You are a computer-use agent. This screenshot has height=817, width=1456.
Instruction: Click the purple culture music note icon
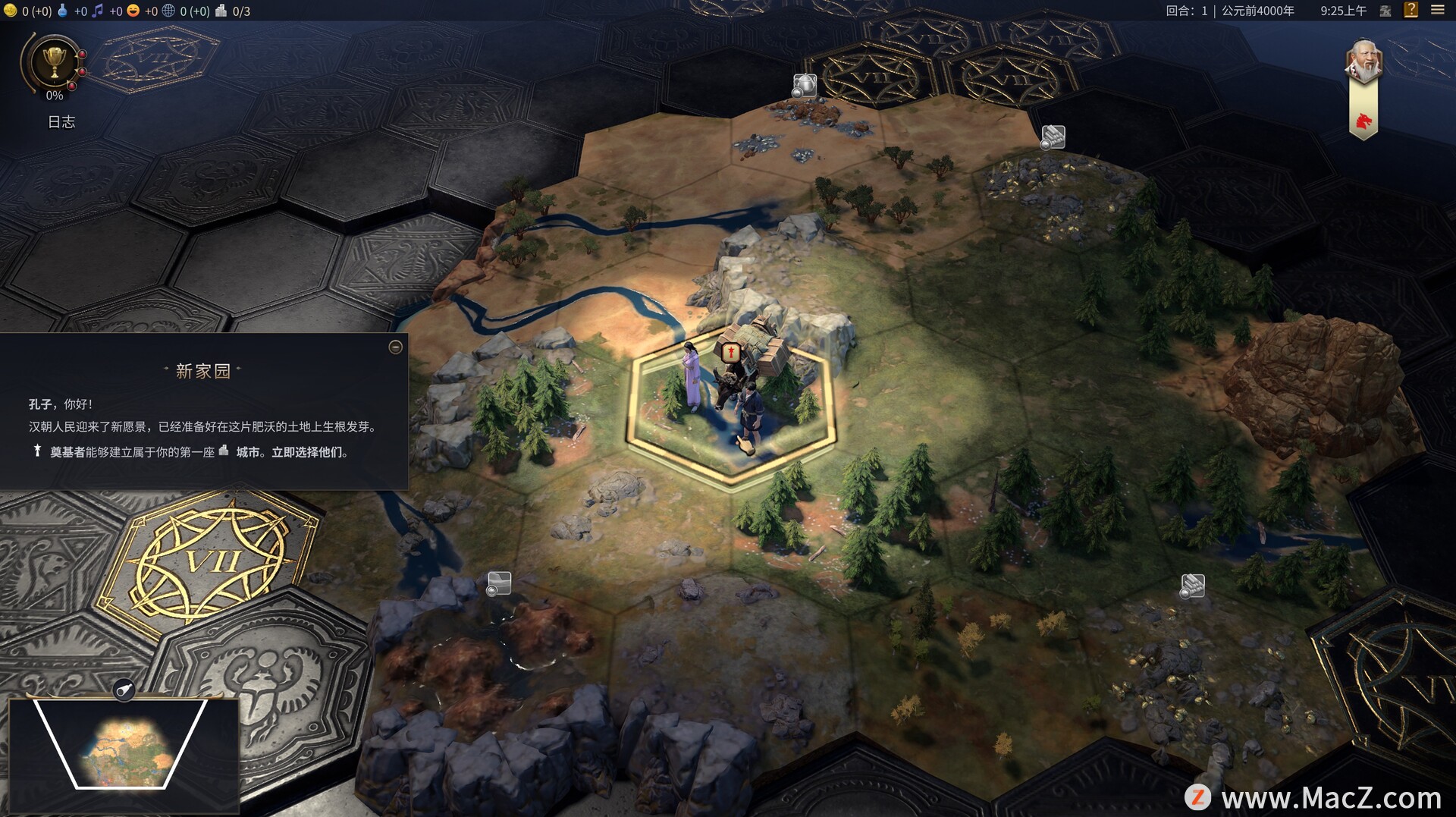click(98, 11)
